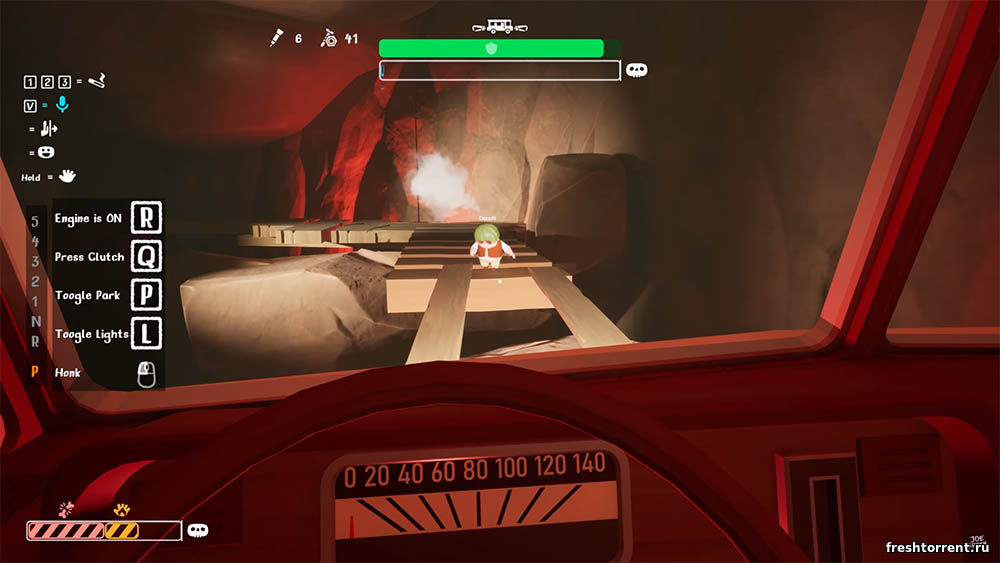
Task: Select the sealant tube icon
Action: [274, 38]
